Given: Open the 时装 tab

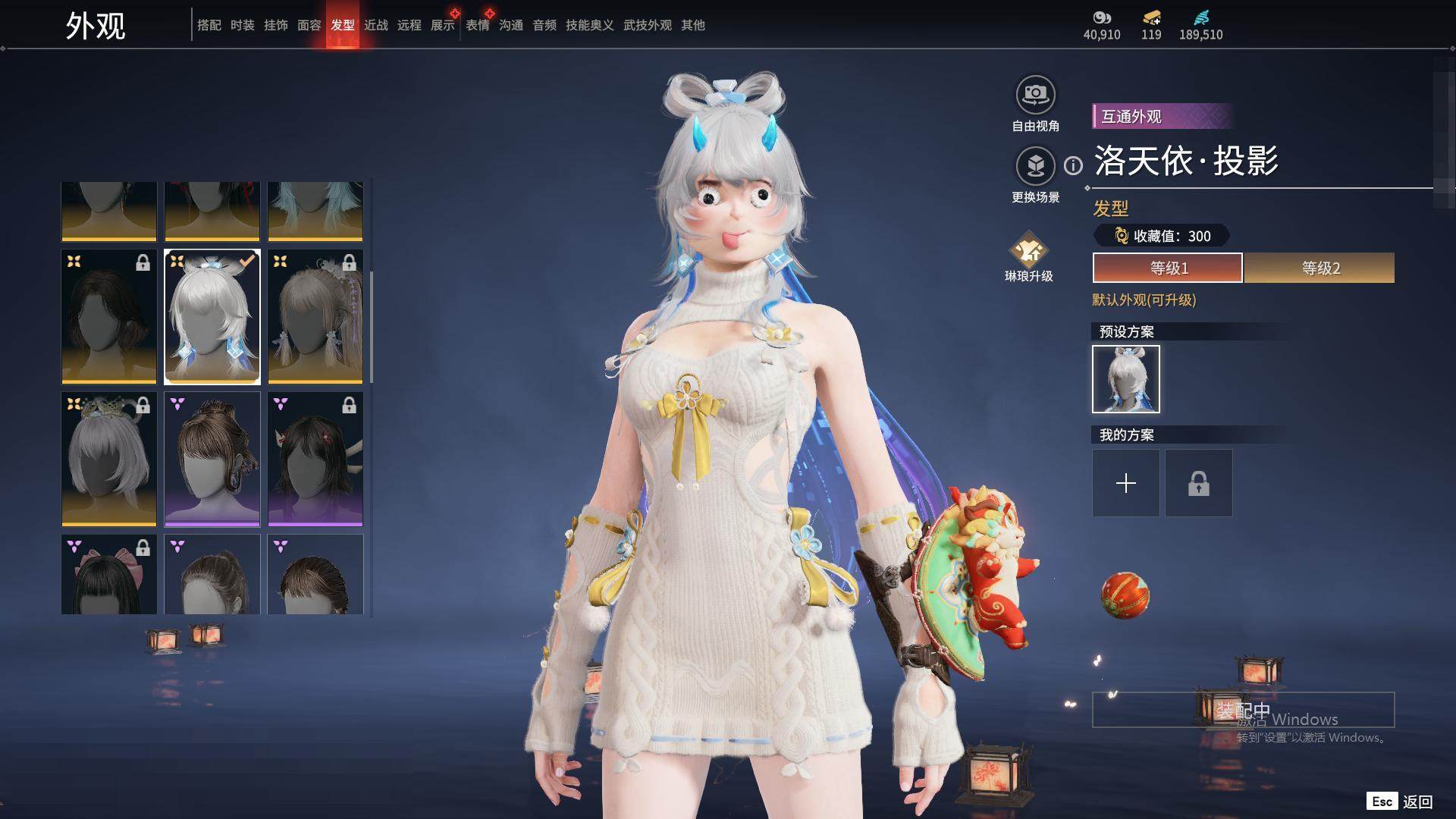Looking at the screenshot, I should click(x=242, y=25).
